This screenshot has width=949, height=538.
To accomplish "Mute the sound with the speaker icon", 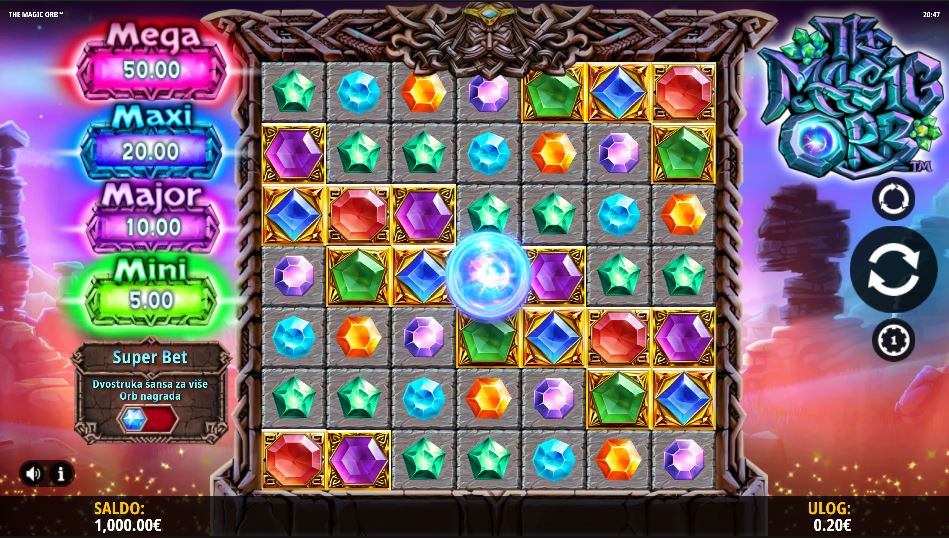I will [33, 473].
